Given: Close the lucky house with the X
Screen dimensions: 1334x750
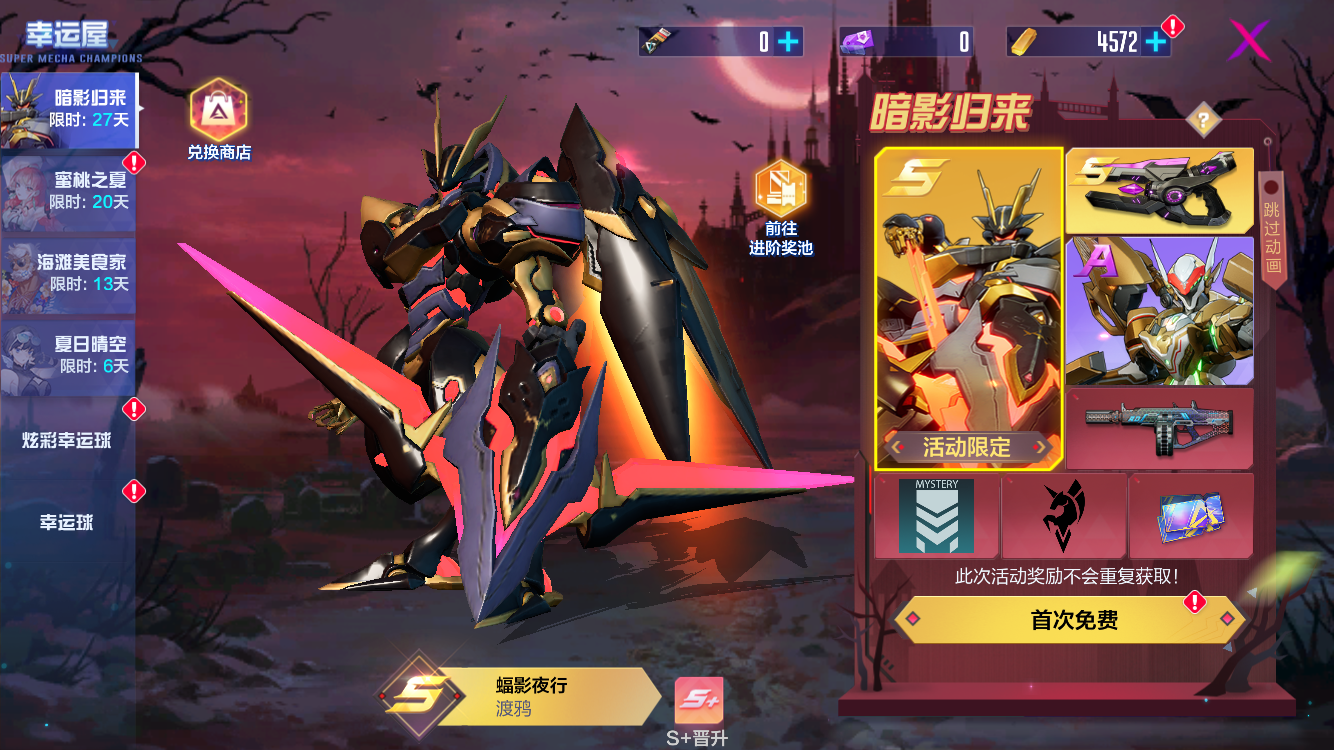Looking at the screenshot, I should [1249, 41].
